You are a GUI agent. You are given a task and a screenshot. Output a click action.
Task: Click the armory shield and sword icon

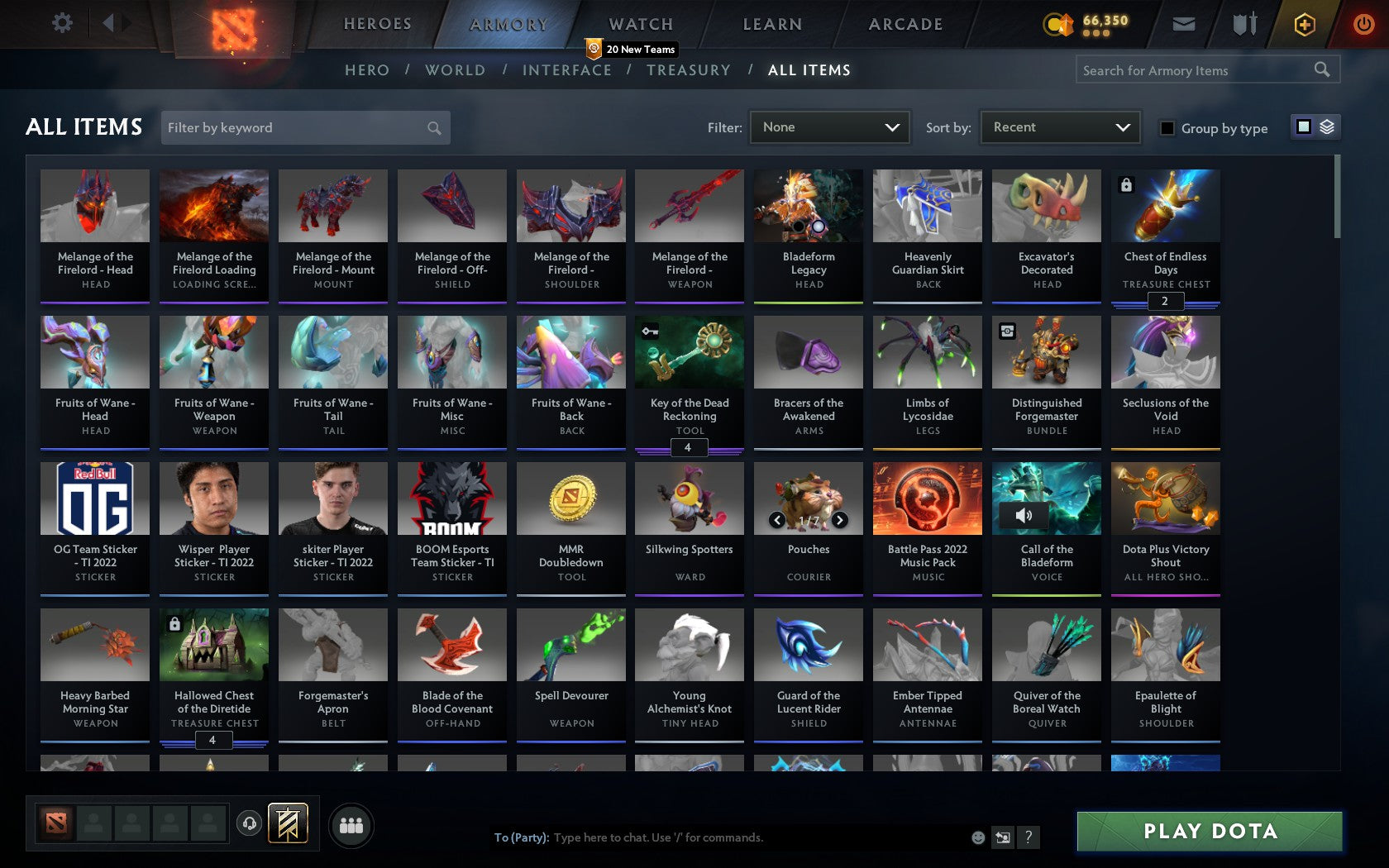[x=1243, y=24]
